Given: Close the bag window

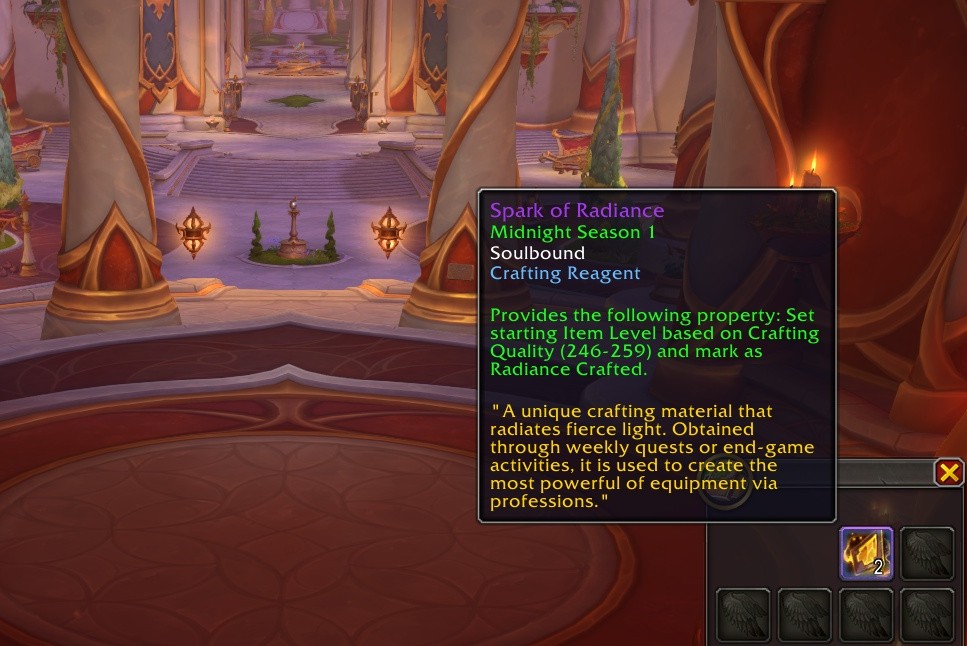Looking at the screenshot, I should [x=949, y=472].
